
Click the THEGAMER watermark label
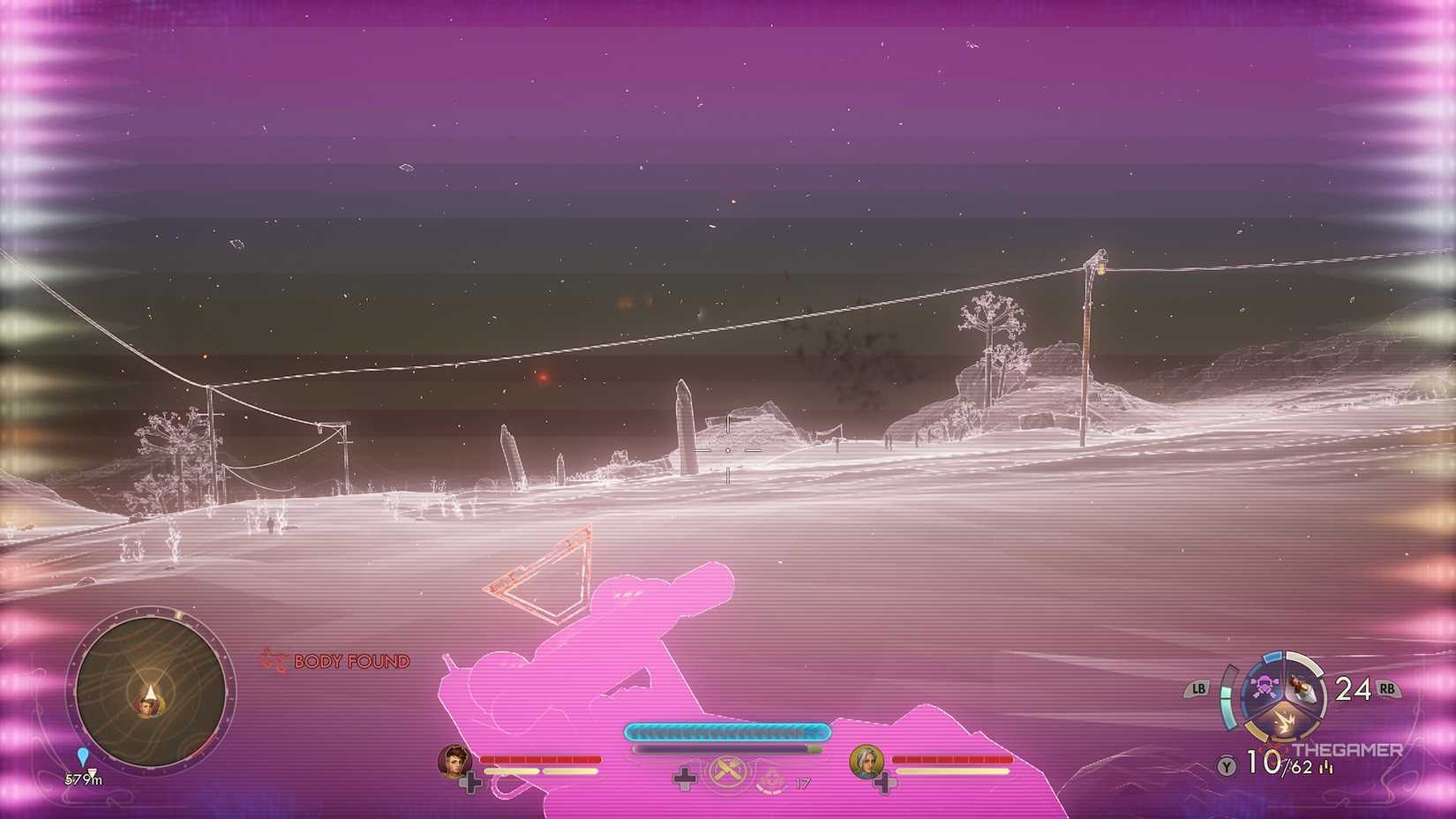coord(1348,749)
